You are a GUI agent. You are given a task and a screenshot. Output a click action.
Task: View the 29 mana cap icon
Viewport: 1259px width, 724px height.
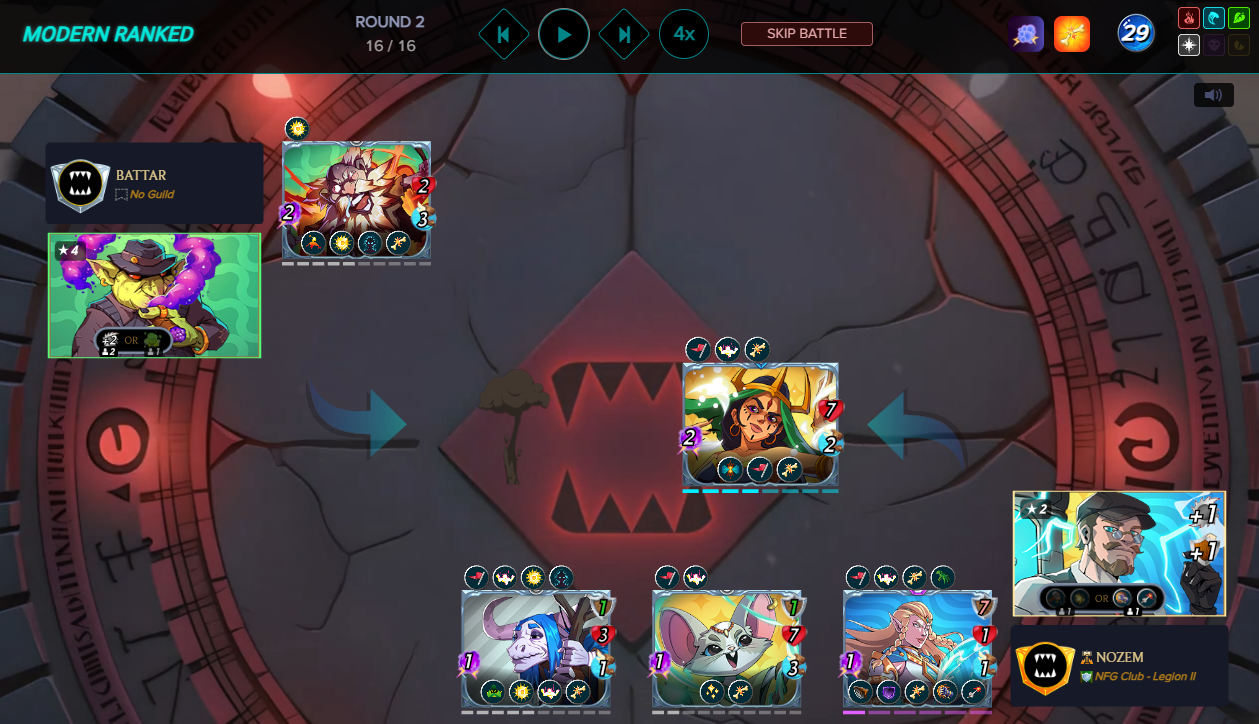1136,34
